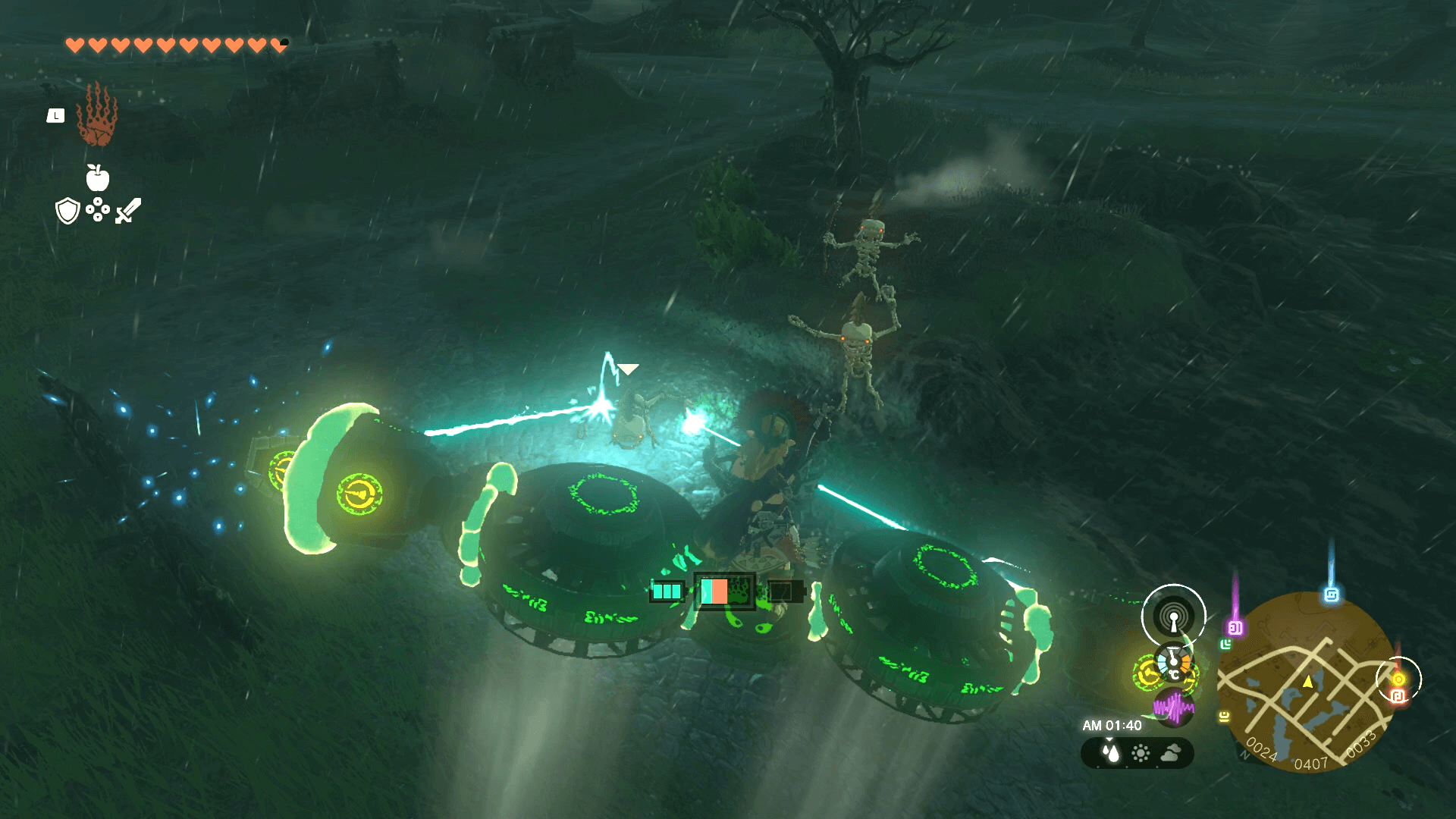The image size is (1456, 819).
Task: Choose the shield quick-select icon
Action: [68, 211]
